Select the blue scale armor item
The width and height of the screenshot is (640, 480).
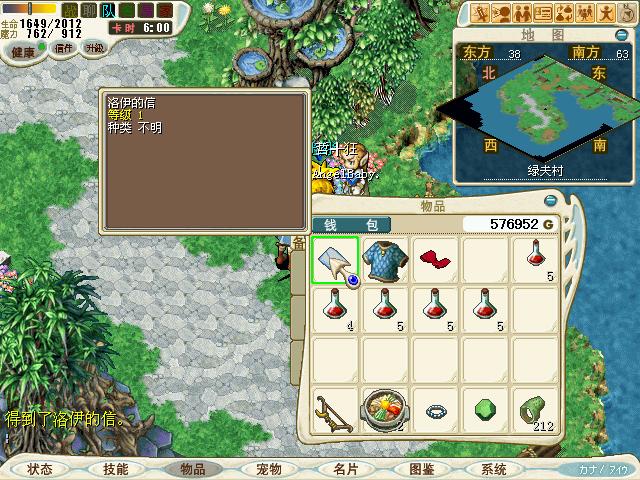pyautogui.click(x=384, y=260)
